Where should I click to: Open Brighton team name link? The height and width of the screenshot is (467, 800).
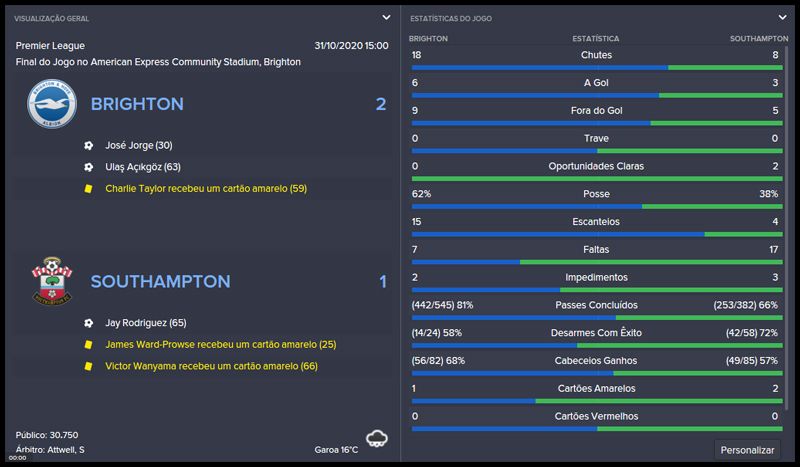tap(137, 104)
